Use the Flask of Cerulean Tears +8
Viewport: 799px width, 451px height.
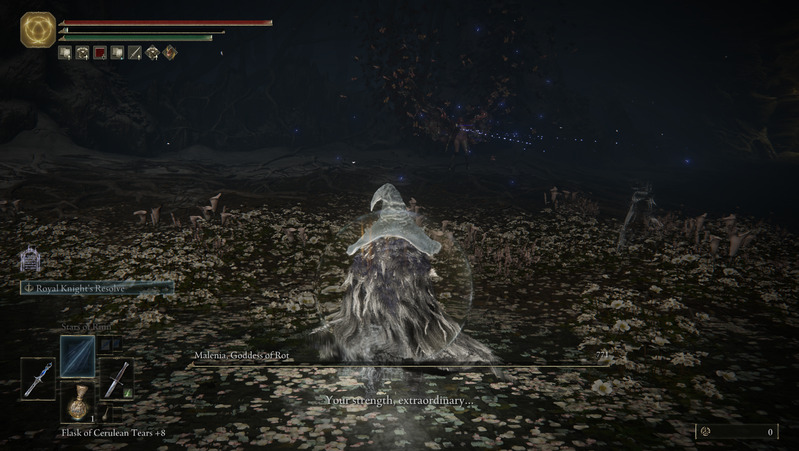coord(76,401)
